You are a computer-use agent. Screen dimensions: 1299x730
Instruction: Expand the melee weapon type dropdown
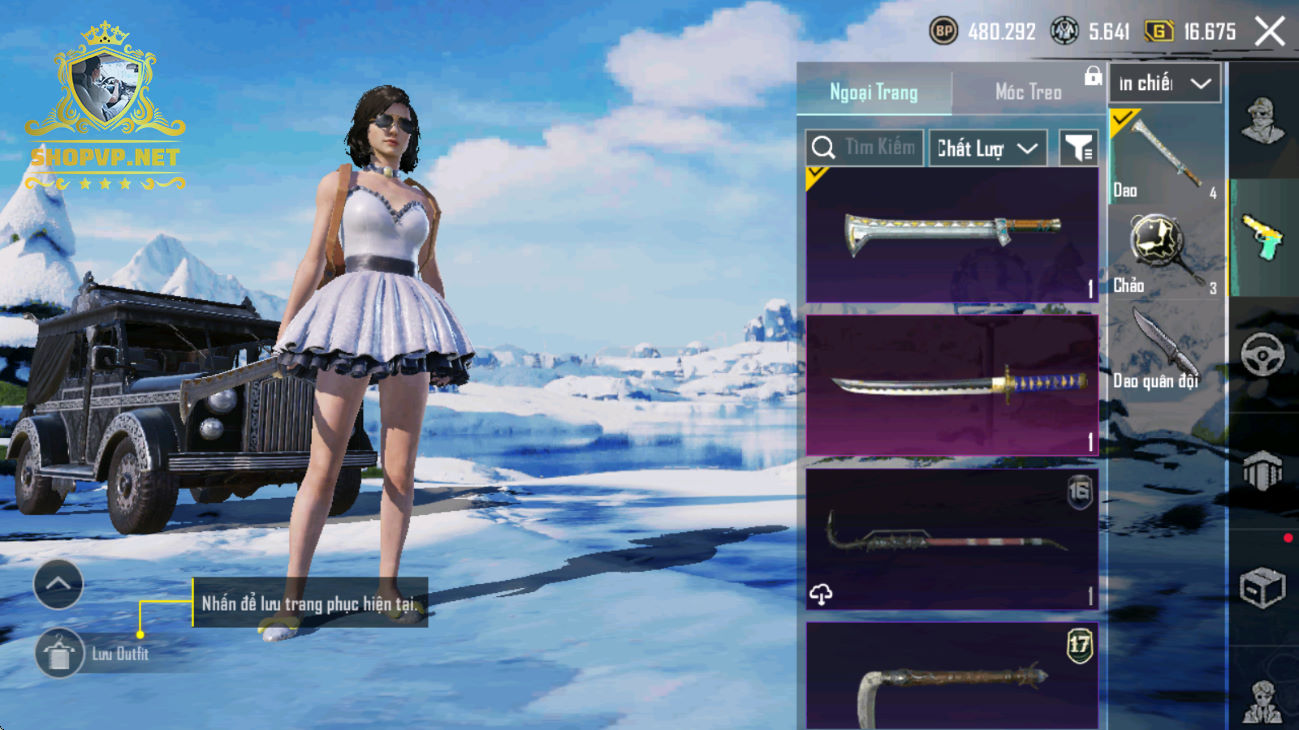1165,84
